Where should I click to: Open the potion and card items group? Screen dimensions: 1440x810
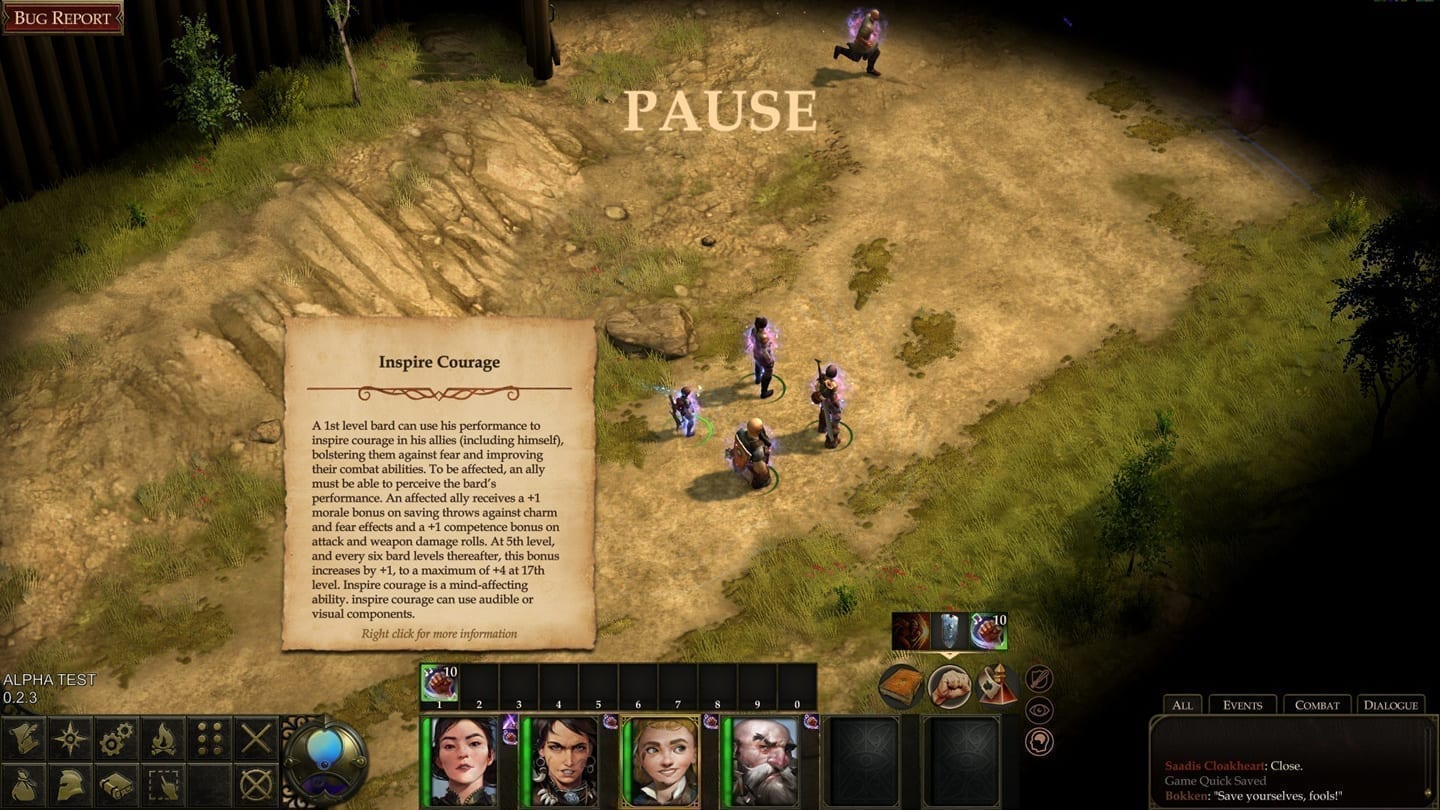tap(998, 686)
